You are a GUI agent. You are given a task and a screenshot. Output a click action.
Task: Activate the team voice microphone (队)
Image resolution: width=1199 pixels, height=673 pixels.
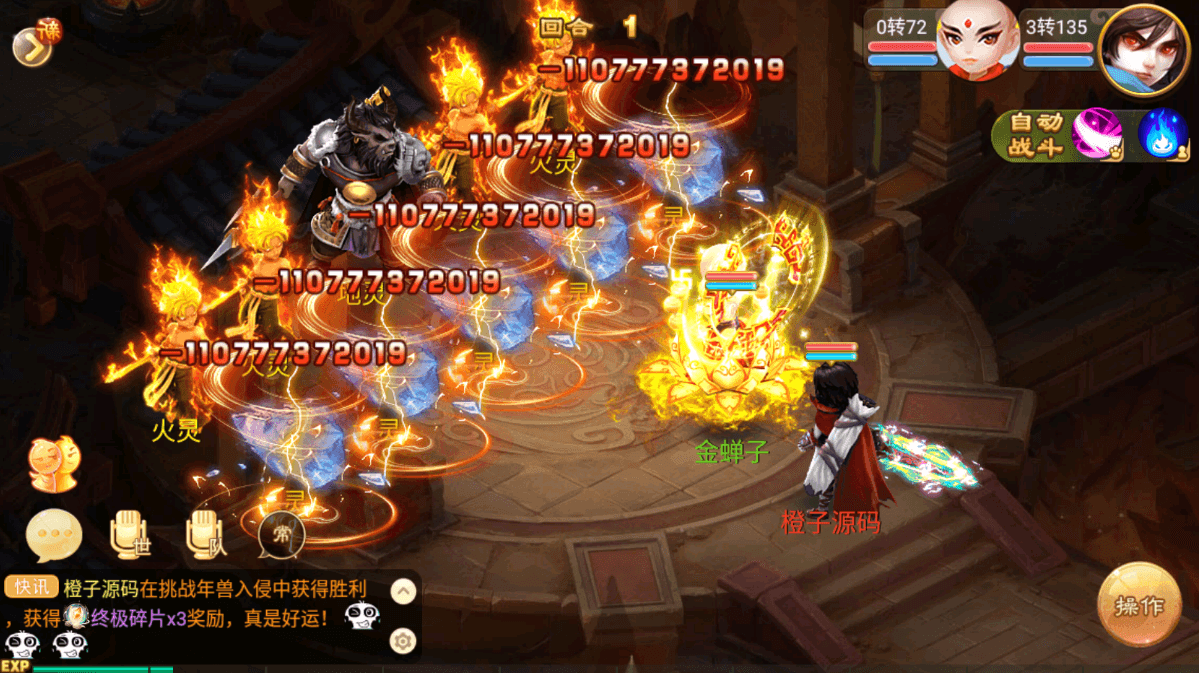coord(206,535)
